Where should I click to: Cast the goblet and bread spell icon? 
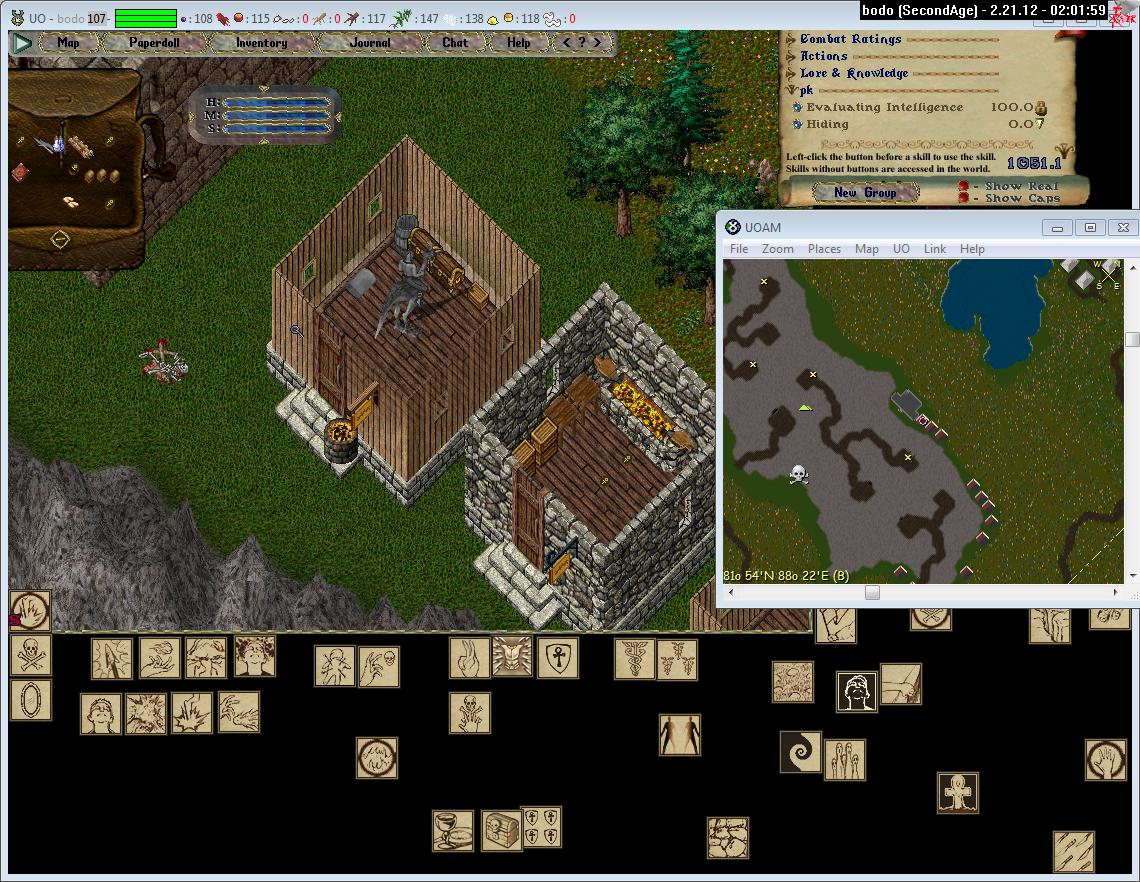coord(452,830)
